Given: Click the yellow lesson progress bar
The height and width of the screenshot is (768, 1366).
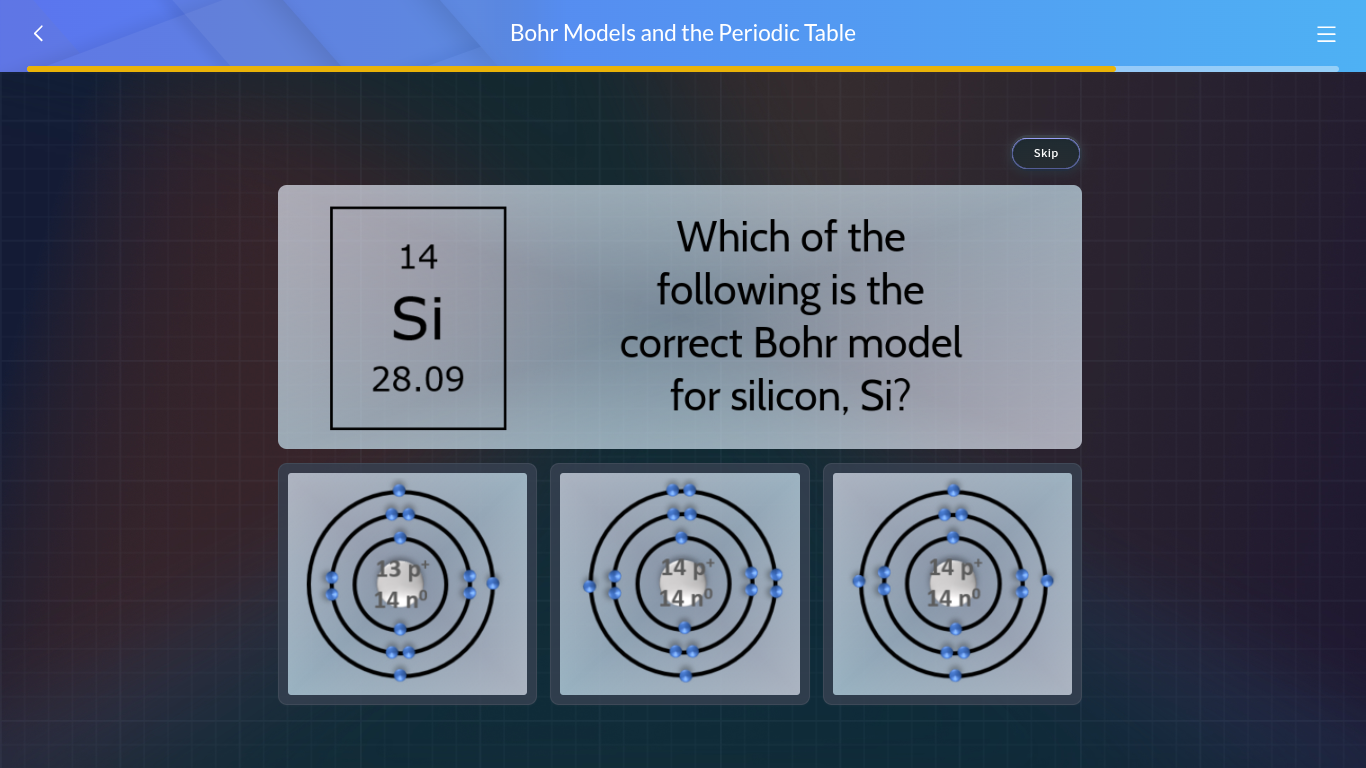Looking at the screenshot, I should pyautogui.click(x=570, y=70).
